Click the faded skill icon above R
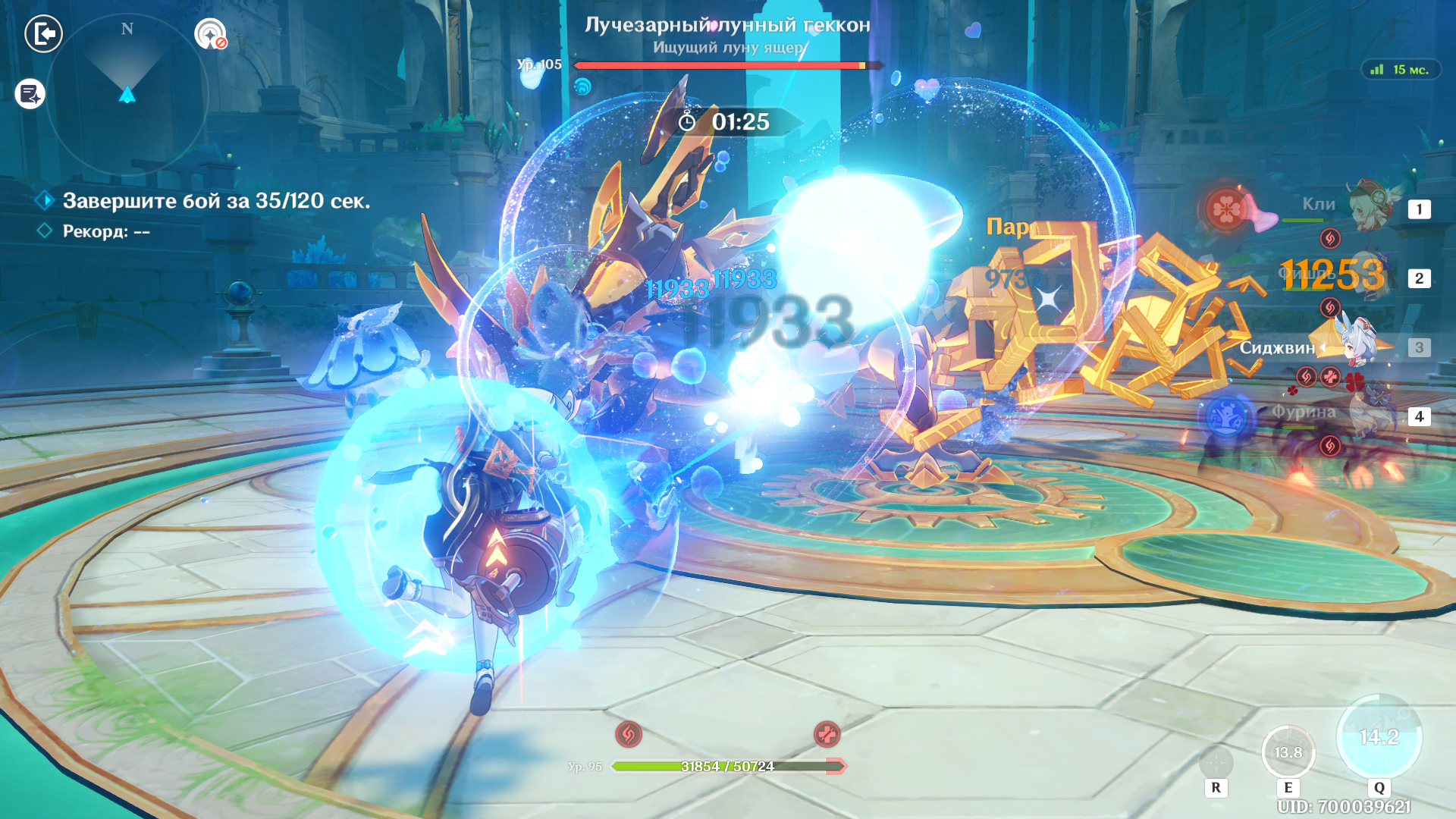Screen dimensions: 1456x819 pos(1216,761)
